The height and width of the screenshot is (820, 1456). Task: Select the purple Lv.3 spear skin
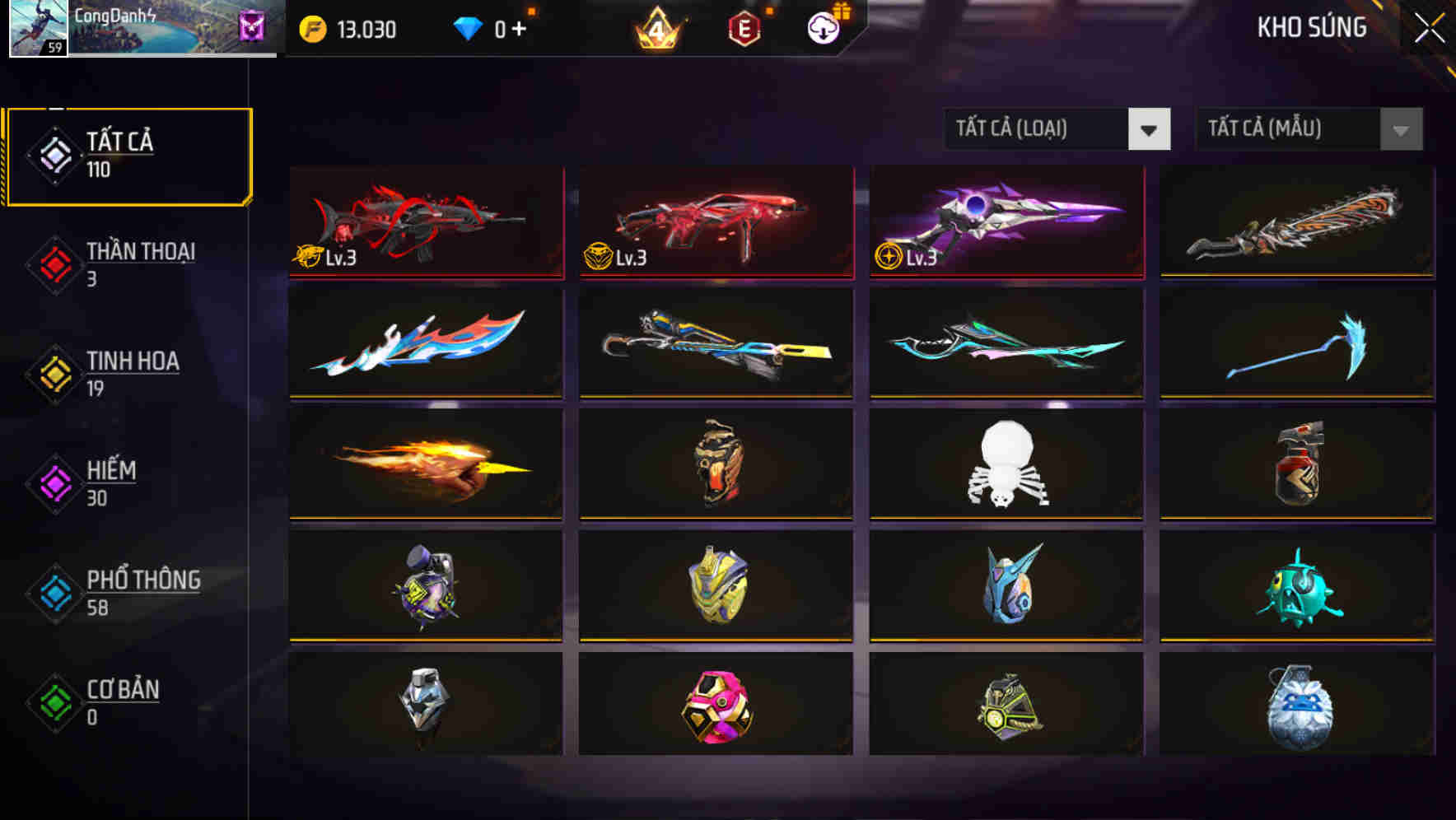point(1005,221)
